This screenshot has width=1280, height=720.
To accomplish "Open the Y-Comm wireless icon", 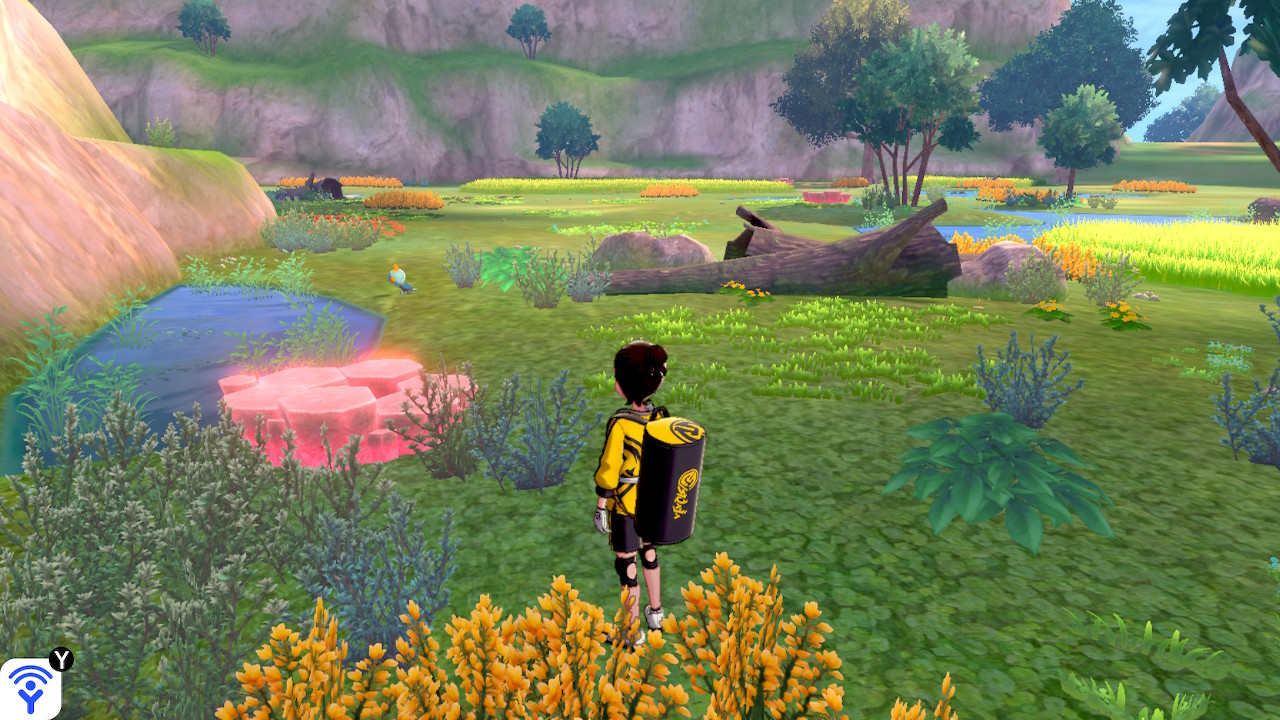I will coord(30,688).
